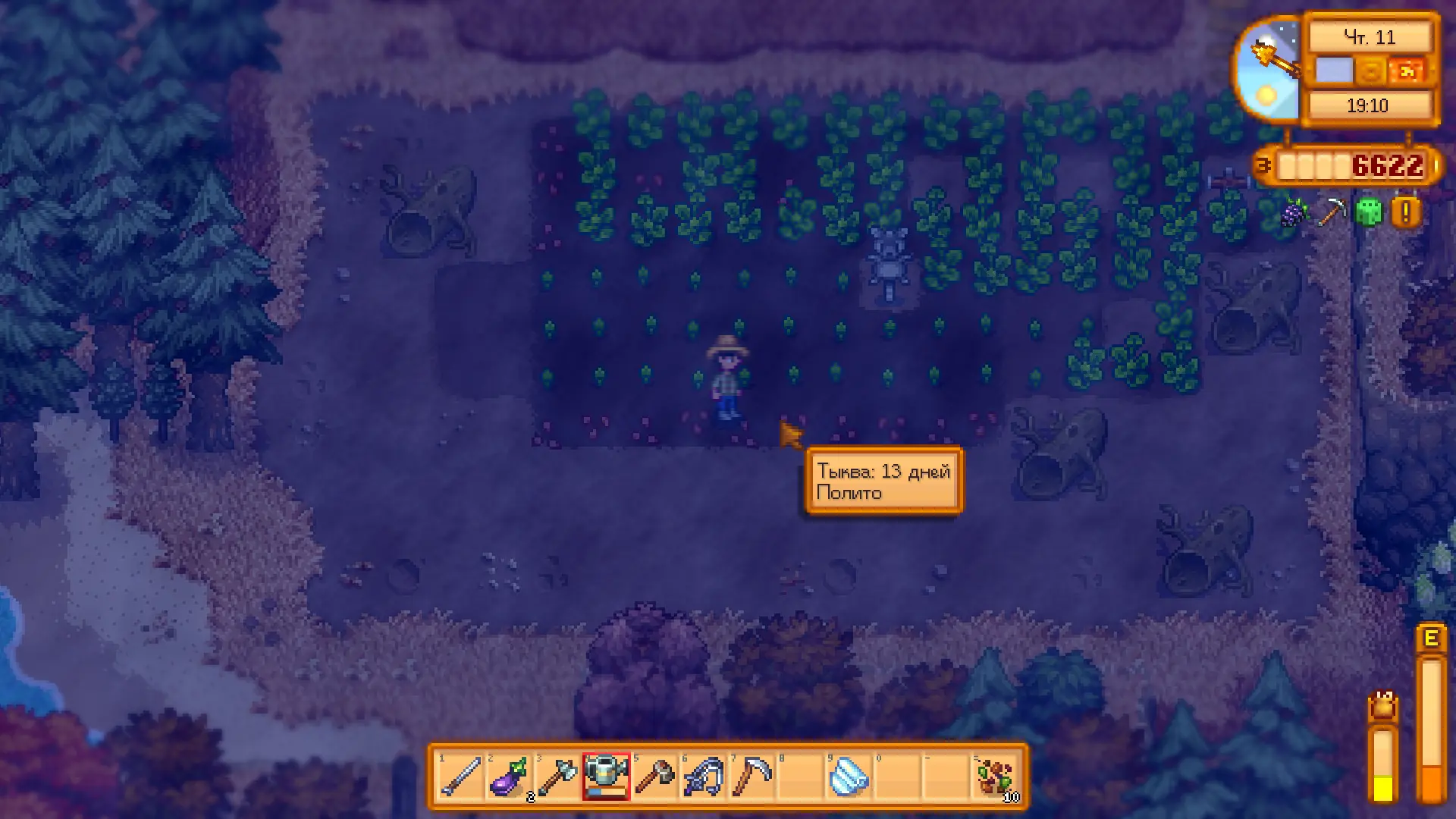Select the eggplant in slot 2
The width and height of the screenshot is (1456, 819).
(x=510, y=775)
